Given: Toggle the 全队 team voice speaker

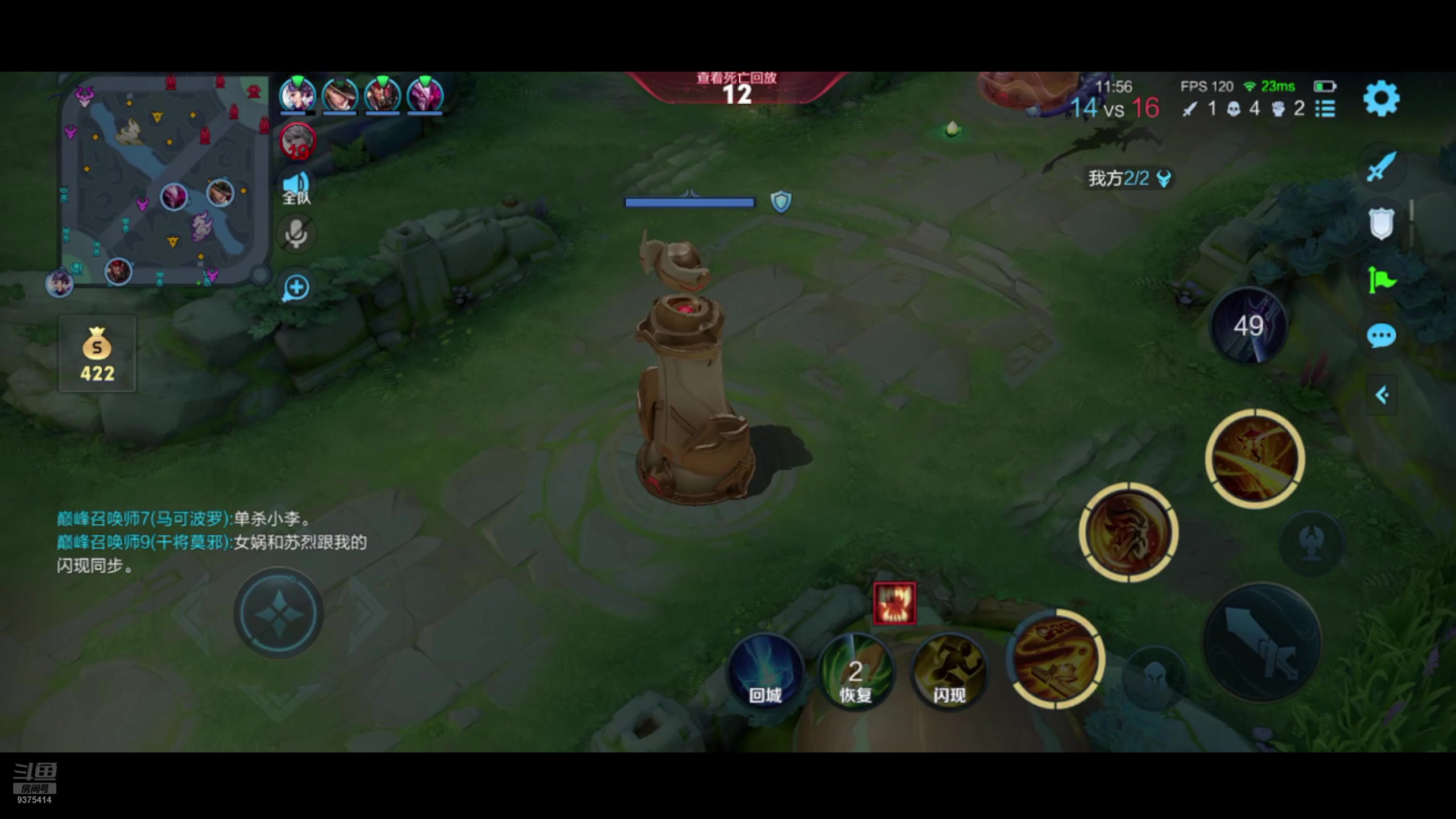Looking at the screenshot, I should pos(296,187).
